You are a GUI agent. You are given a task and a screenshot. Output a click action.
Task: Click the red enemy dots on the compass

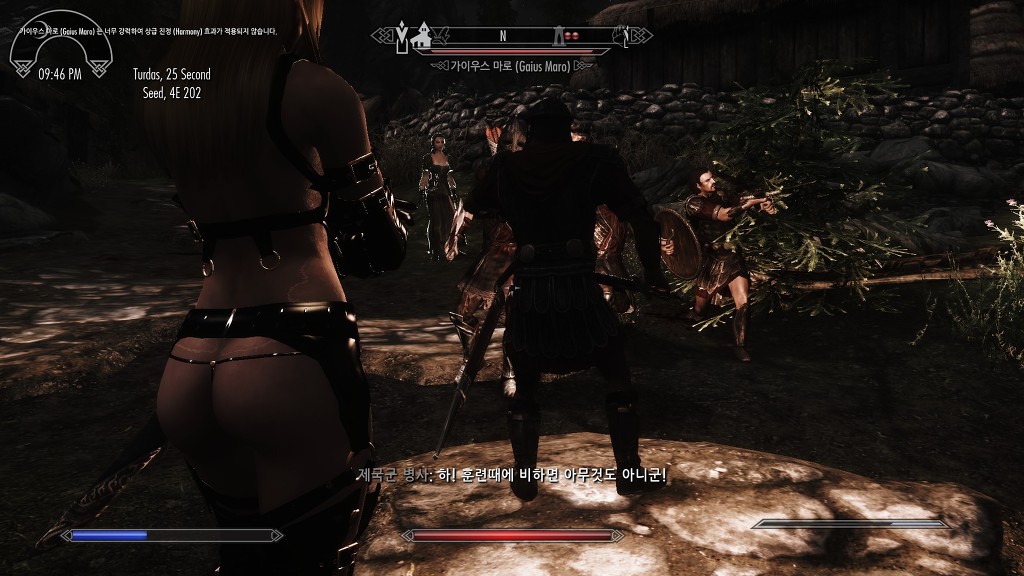pyautogui.click(x=573, y=36)
